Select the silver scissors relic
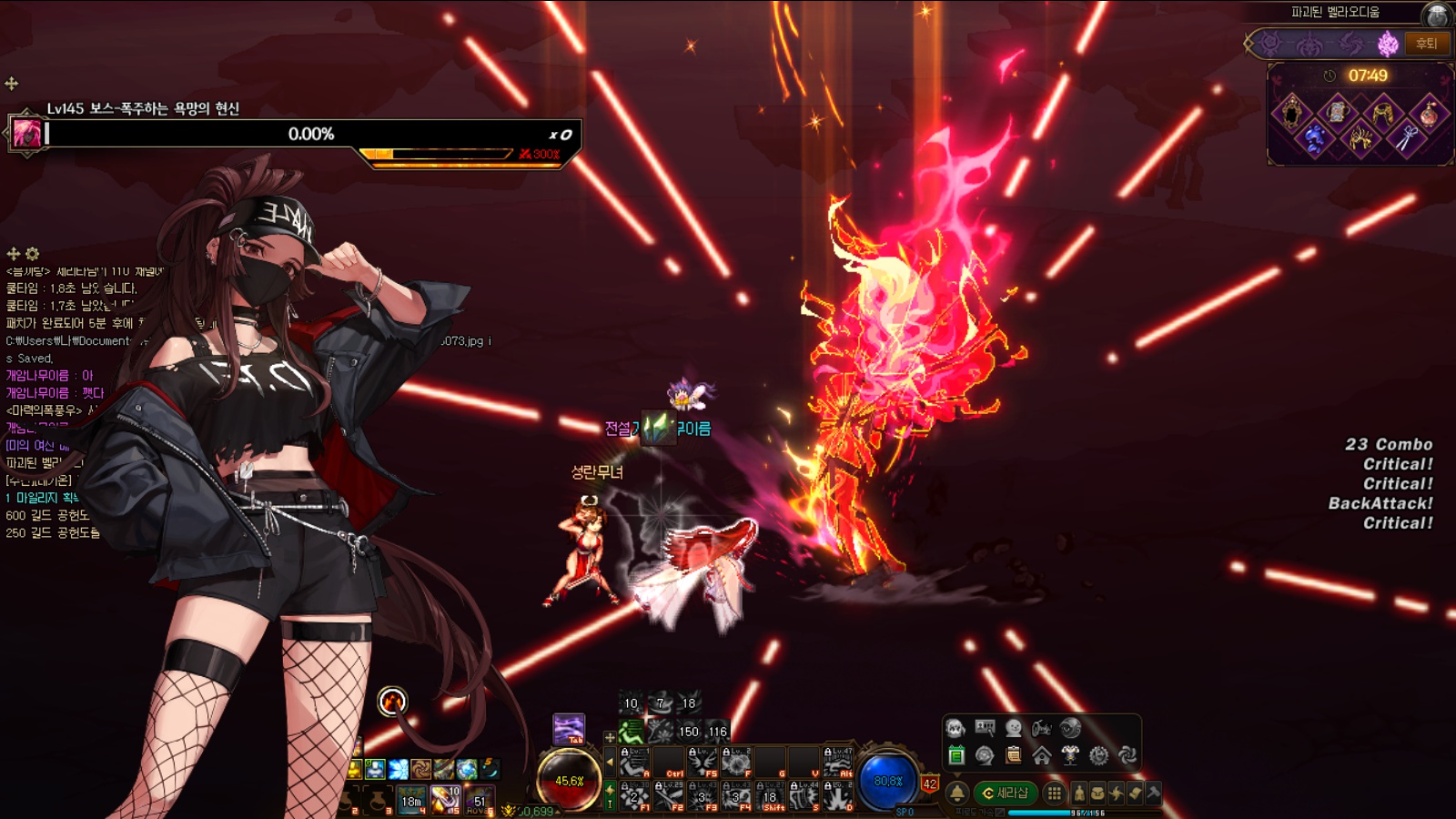This screenshot has height=819, width=1456. coord(1406,138)
